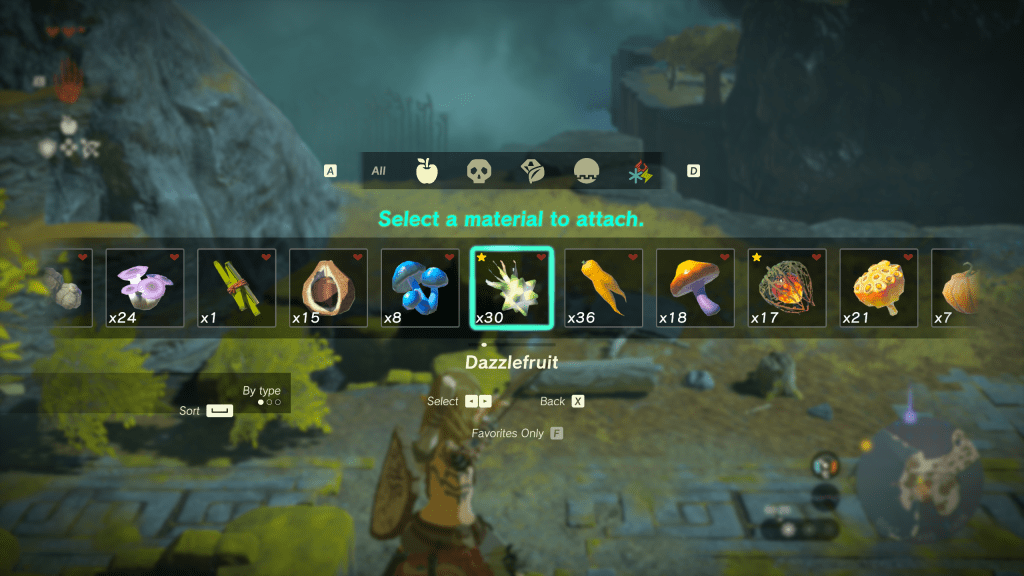Select the orange carrot-shaped material x36

[603, 288]
